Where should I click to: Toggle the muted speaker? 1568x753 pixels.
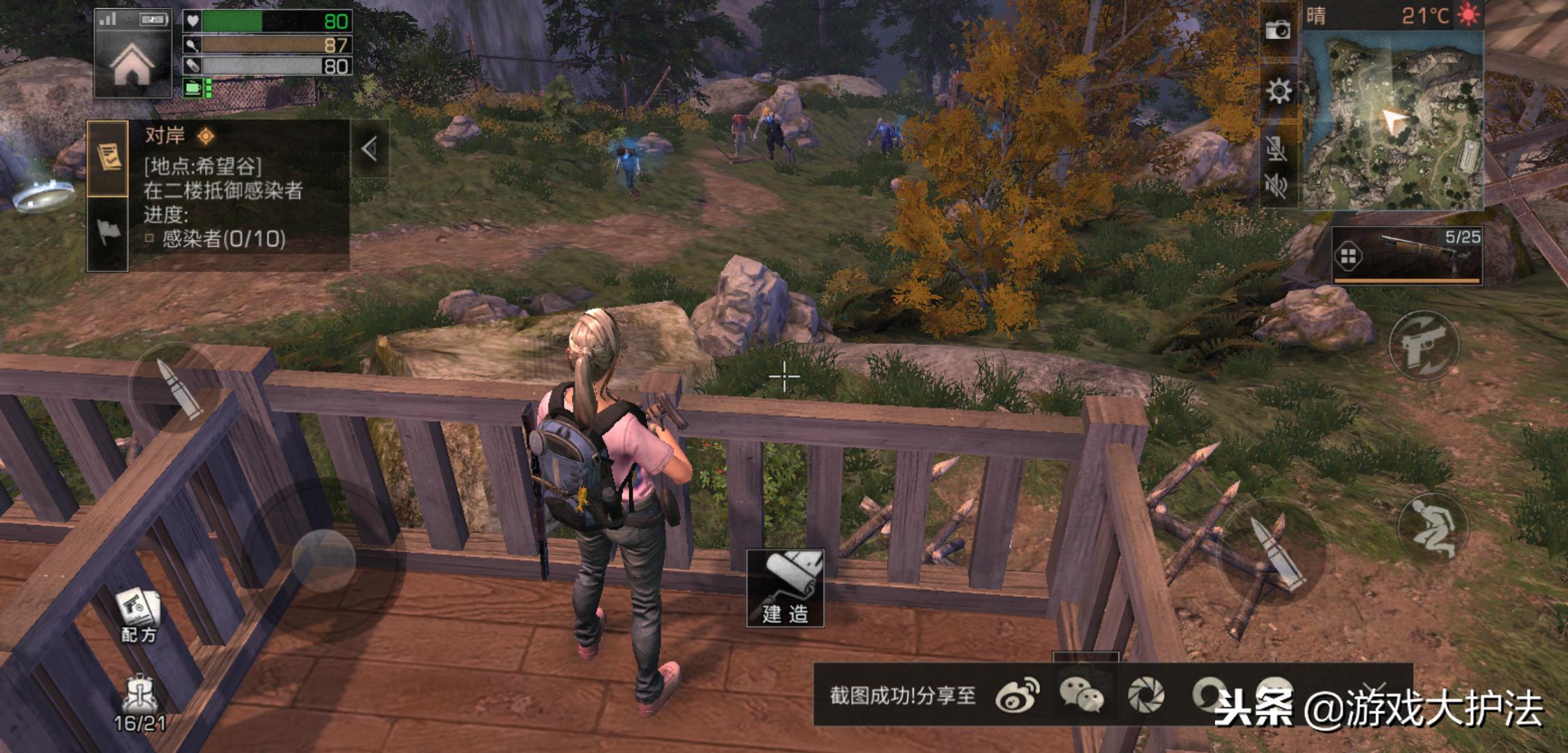tap(1276, 185)
